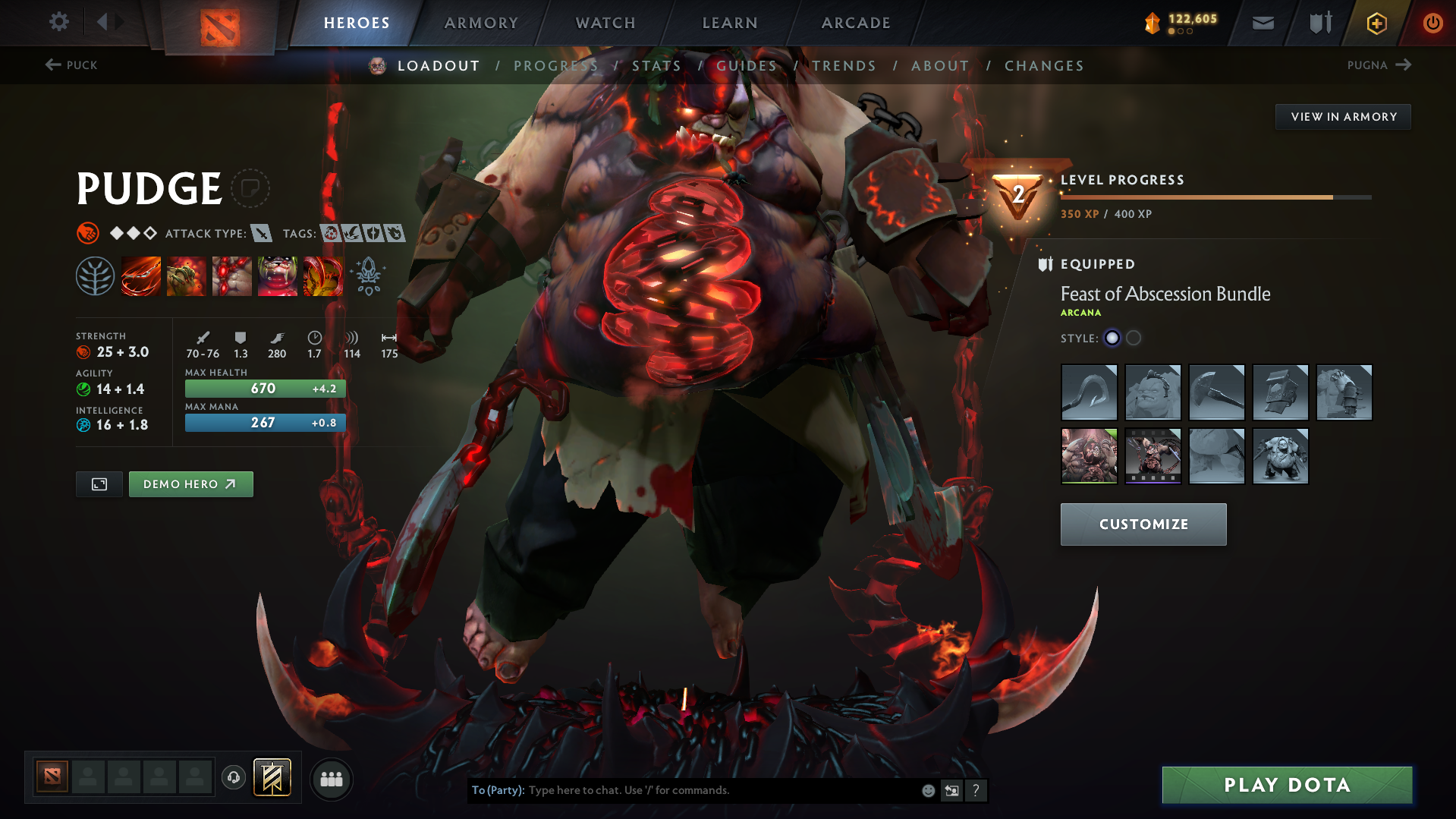Click the Disabler tag icon

pyautogui.click(x=330, y=233)
